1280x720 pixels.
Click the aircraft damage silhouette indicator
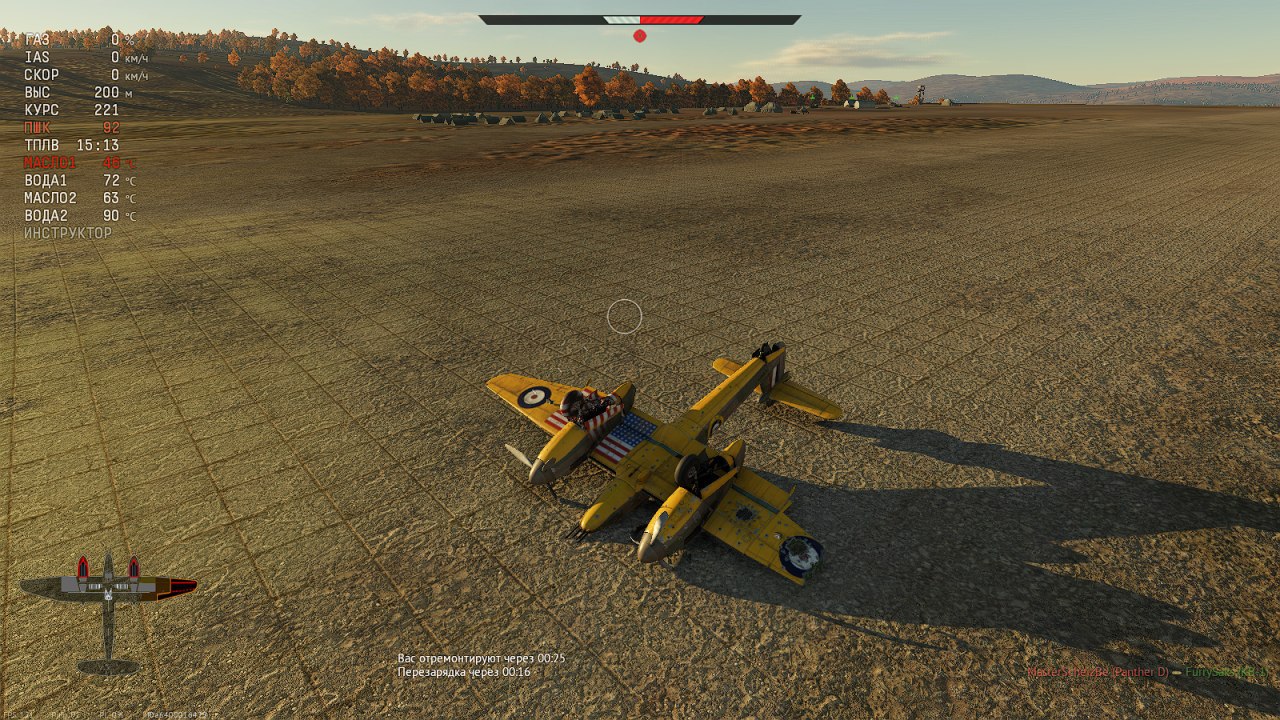tap(108, 610)
